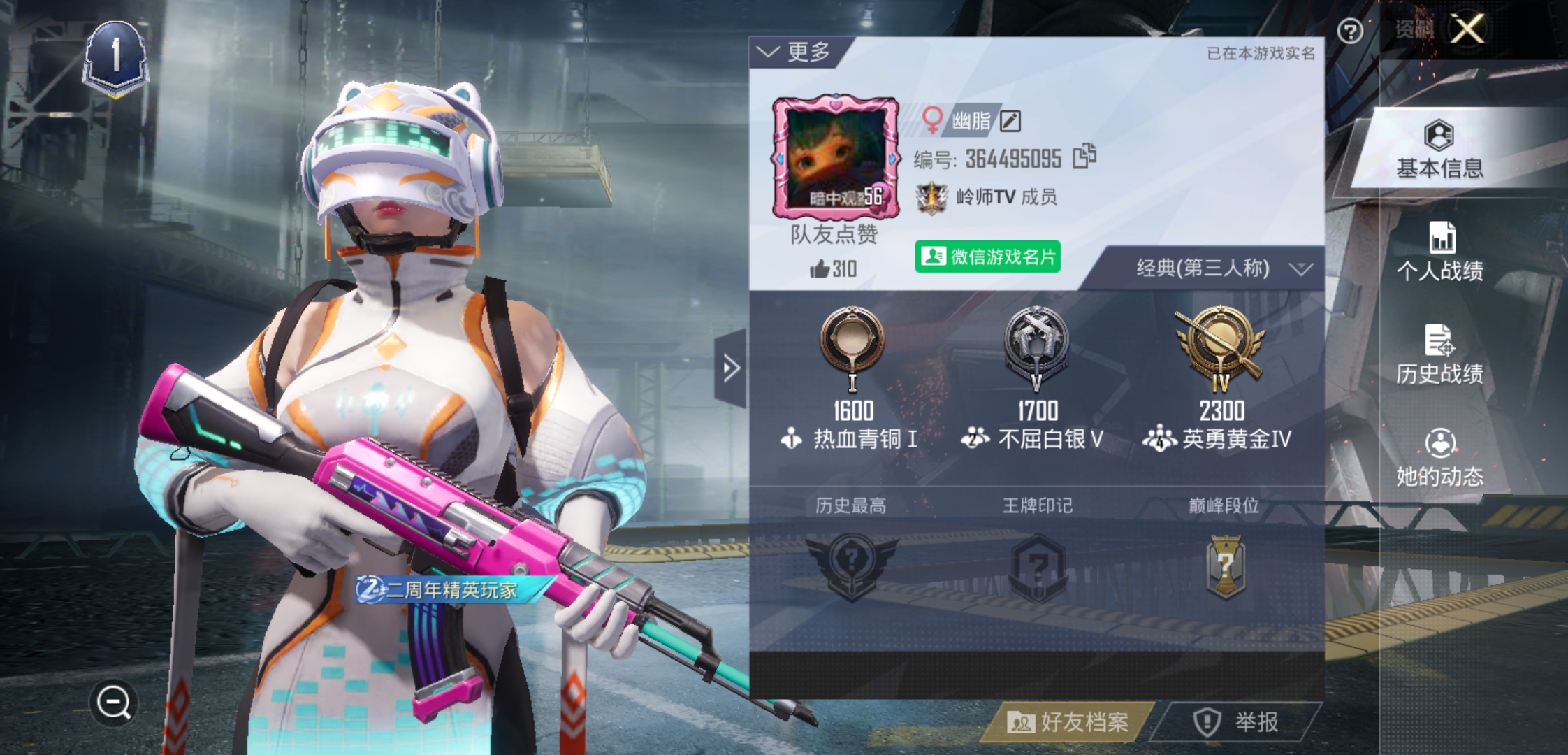Report the player via 举报
The width and height of the screenshot is (1568, 755).
[x=1237, y=721]
